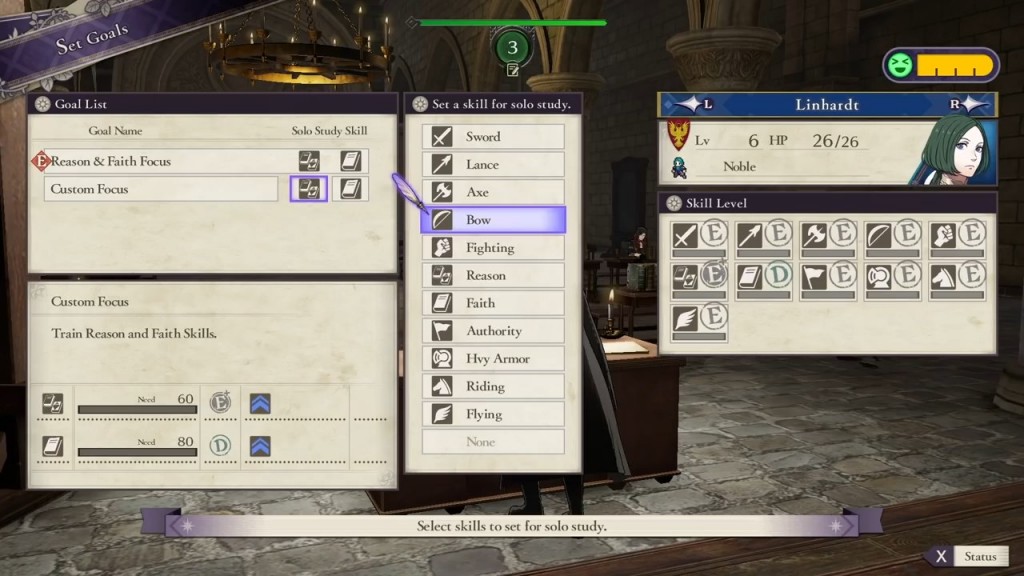Select Faith from the skill list
1024x576 pixels.
(x=493, y=303)
